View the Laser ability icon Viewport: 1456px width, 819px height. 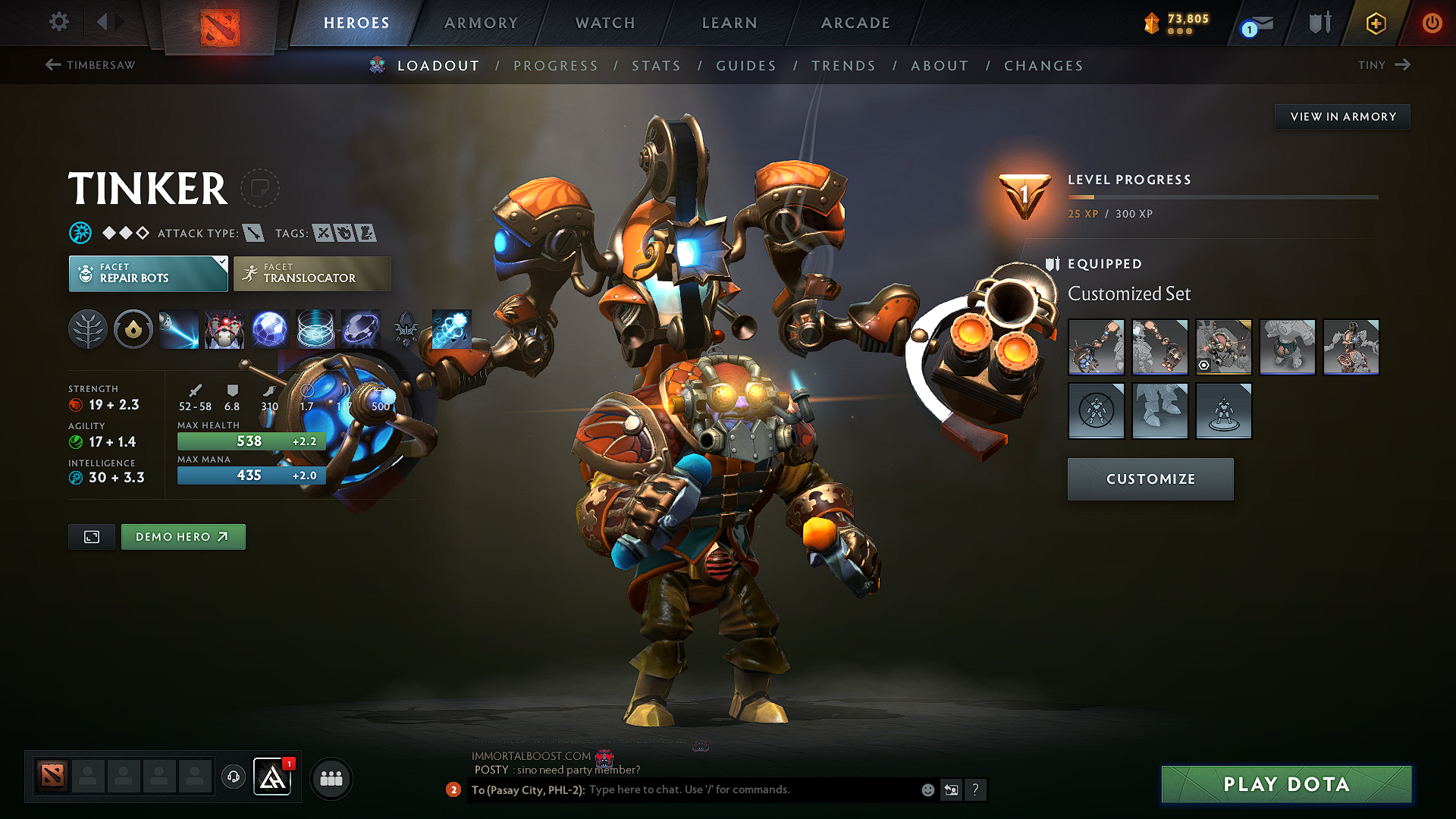(x=179, y=329)
